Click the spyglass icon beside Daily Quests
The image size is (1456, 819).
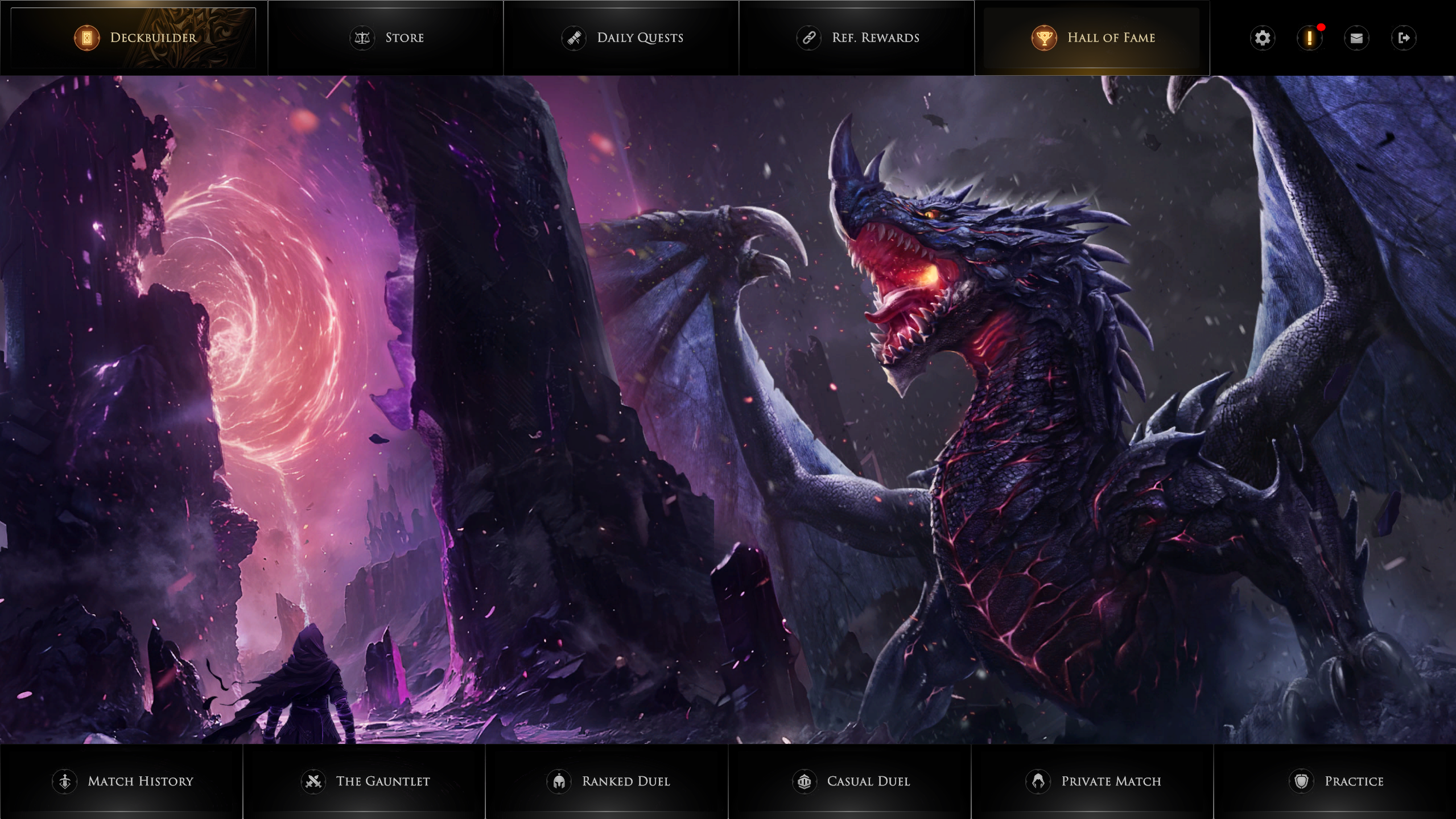574,38
